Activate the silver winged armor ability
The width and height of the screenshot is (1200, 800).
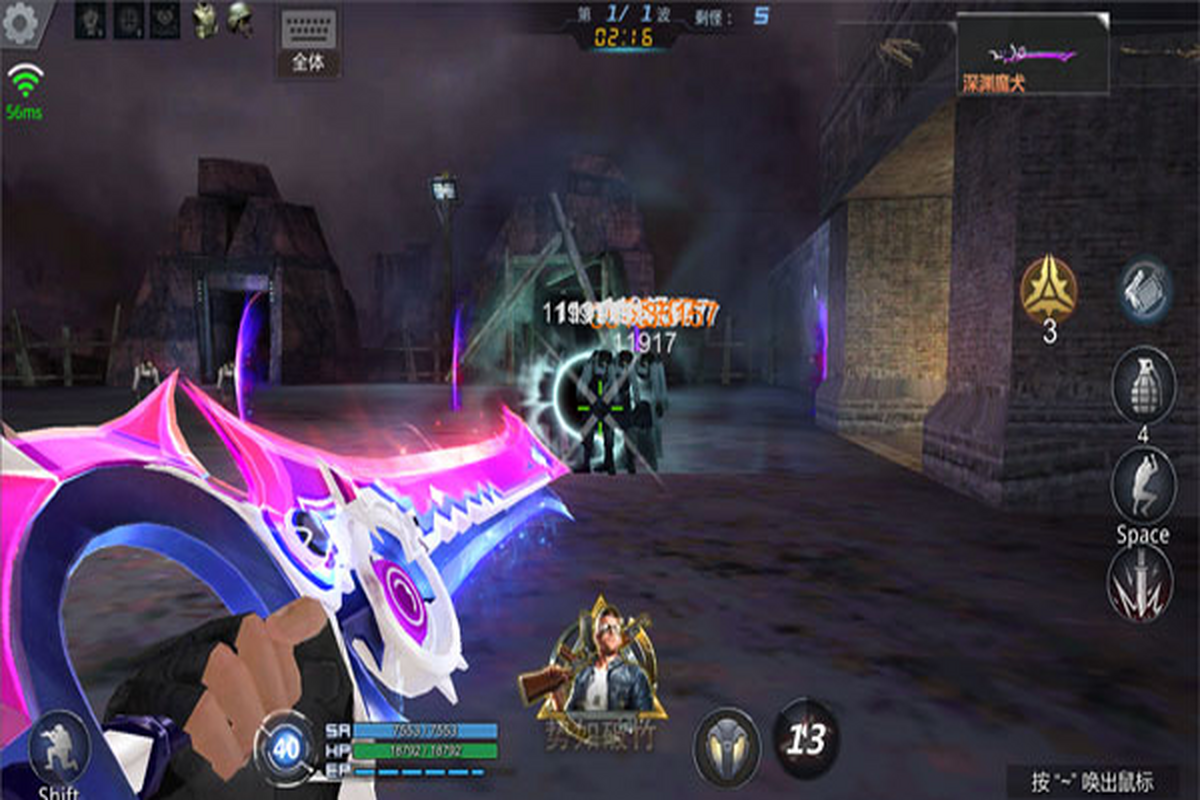coord(727,745)
